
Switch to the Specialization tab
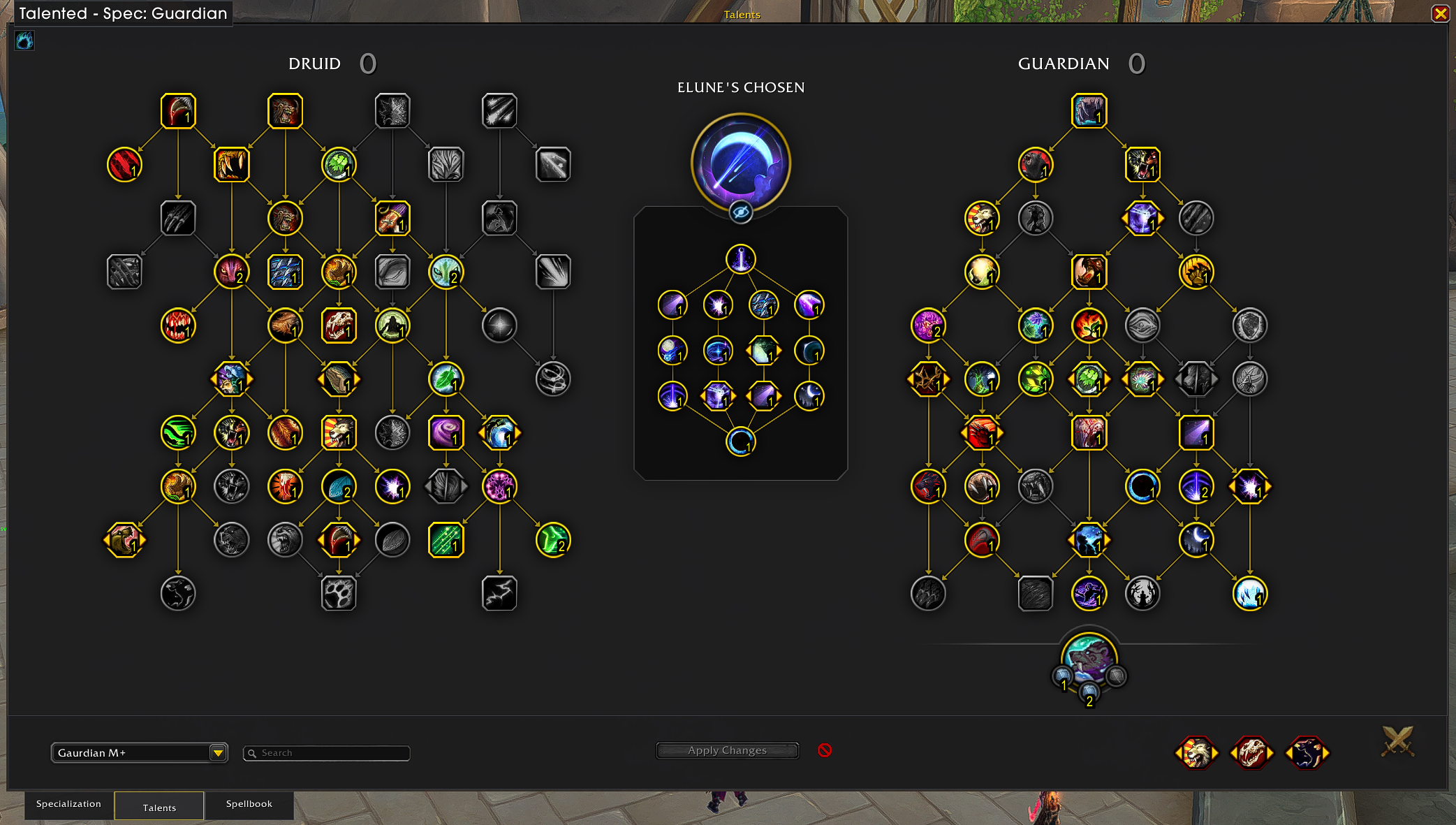coord(68,804)
